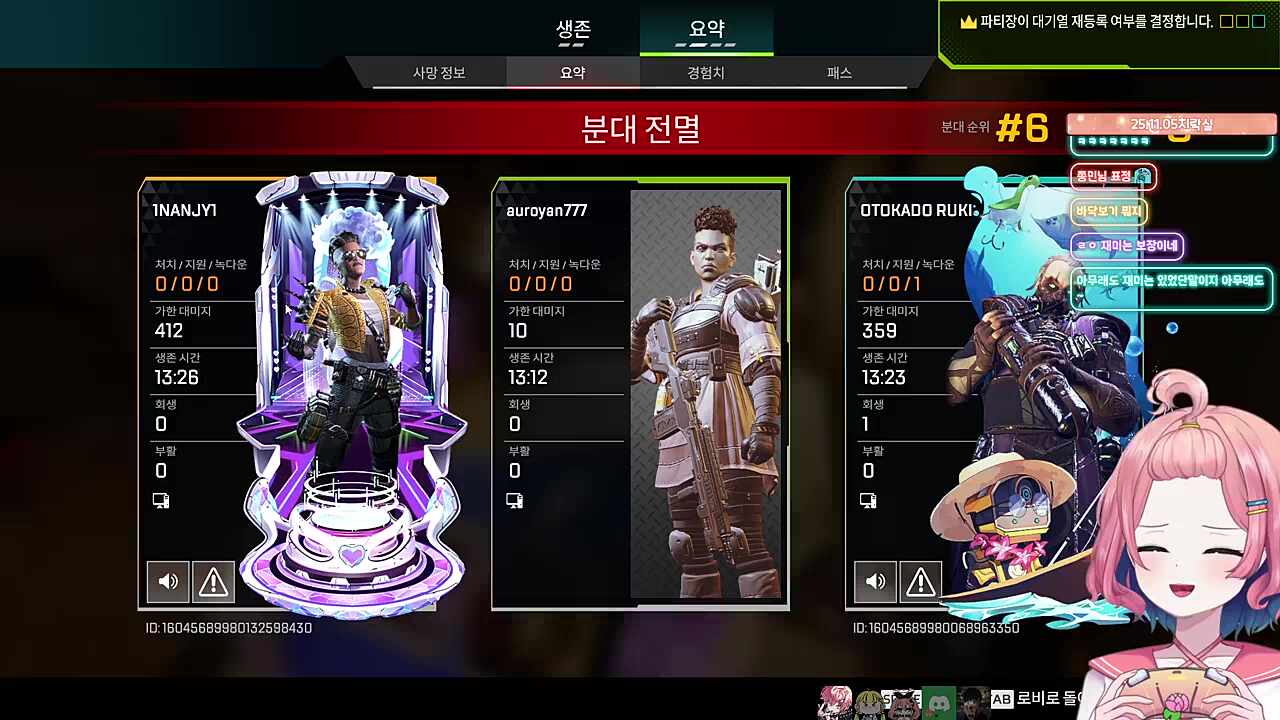Click the platform icon on OTOKADO RUKI's card
Screen dimensions: 1280x720
pyautogui.click(x=868, y=500)
